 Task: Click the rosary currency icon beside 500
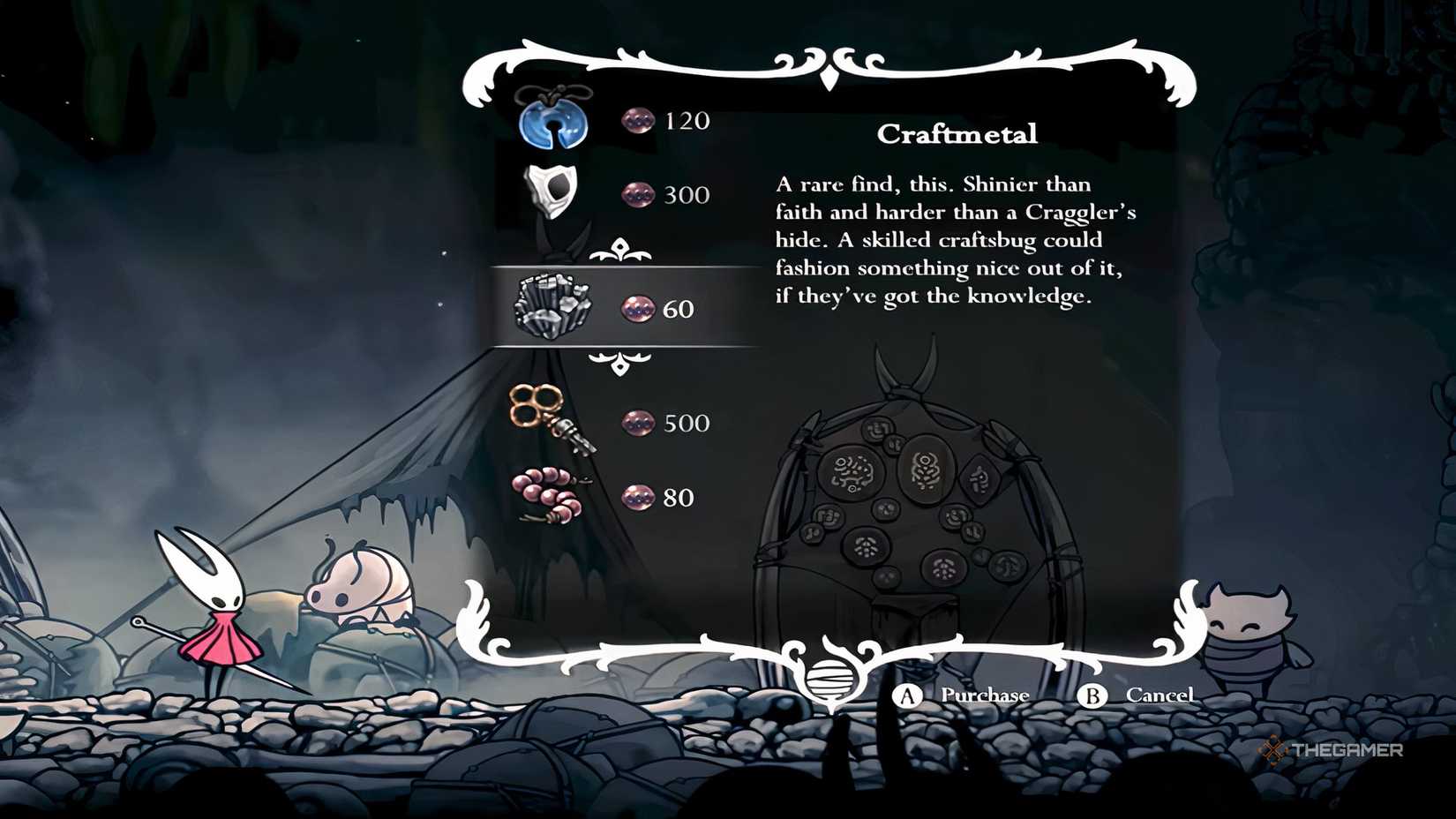(637, 423)
